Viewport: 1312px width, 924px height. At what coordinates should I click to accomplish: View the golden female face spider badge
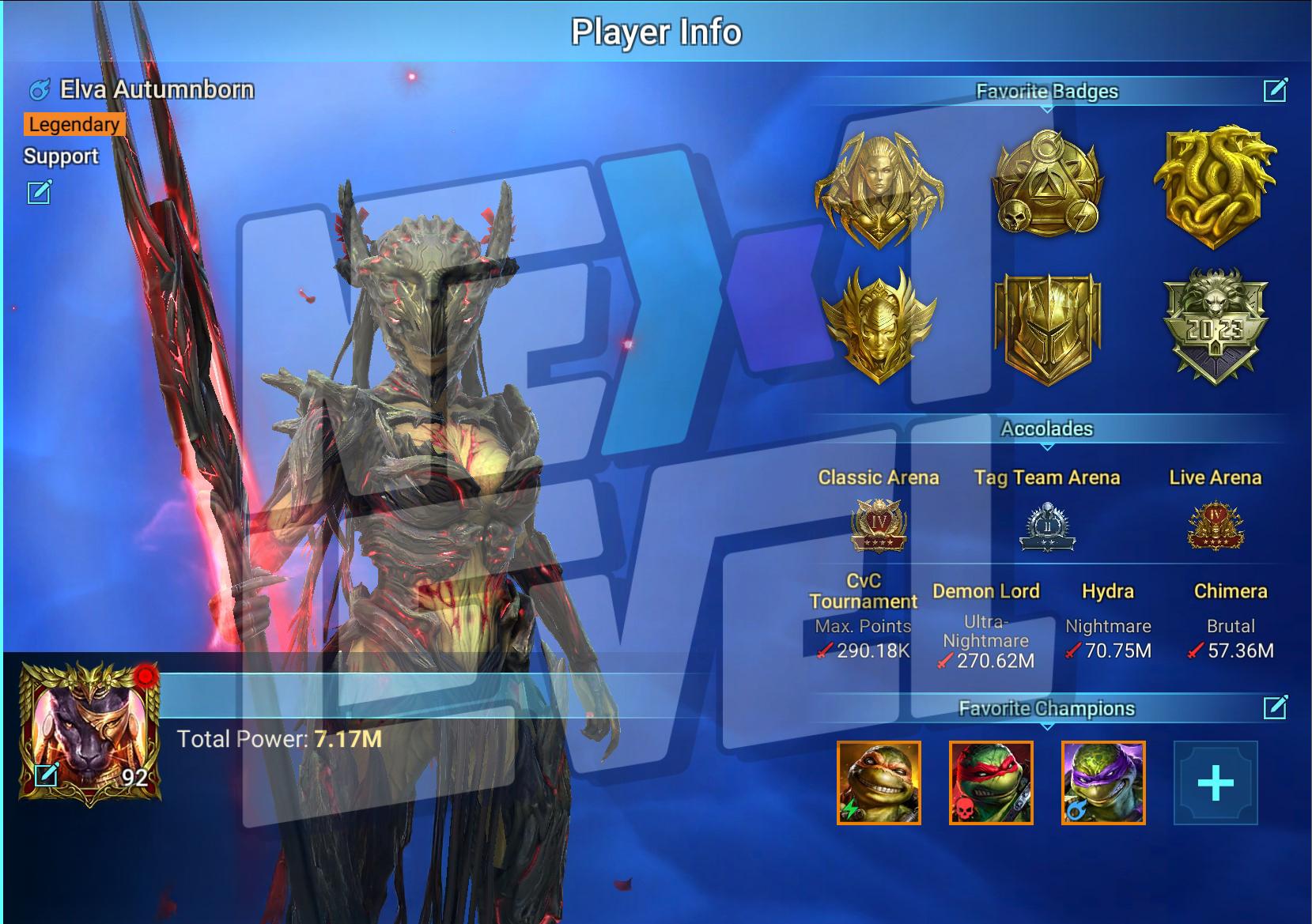click(x=879, y=190)
